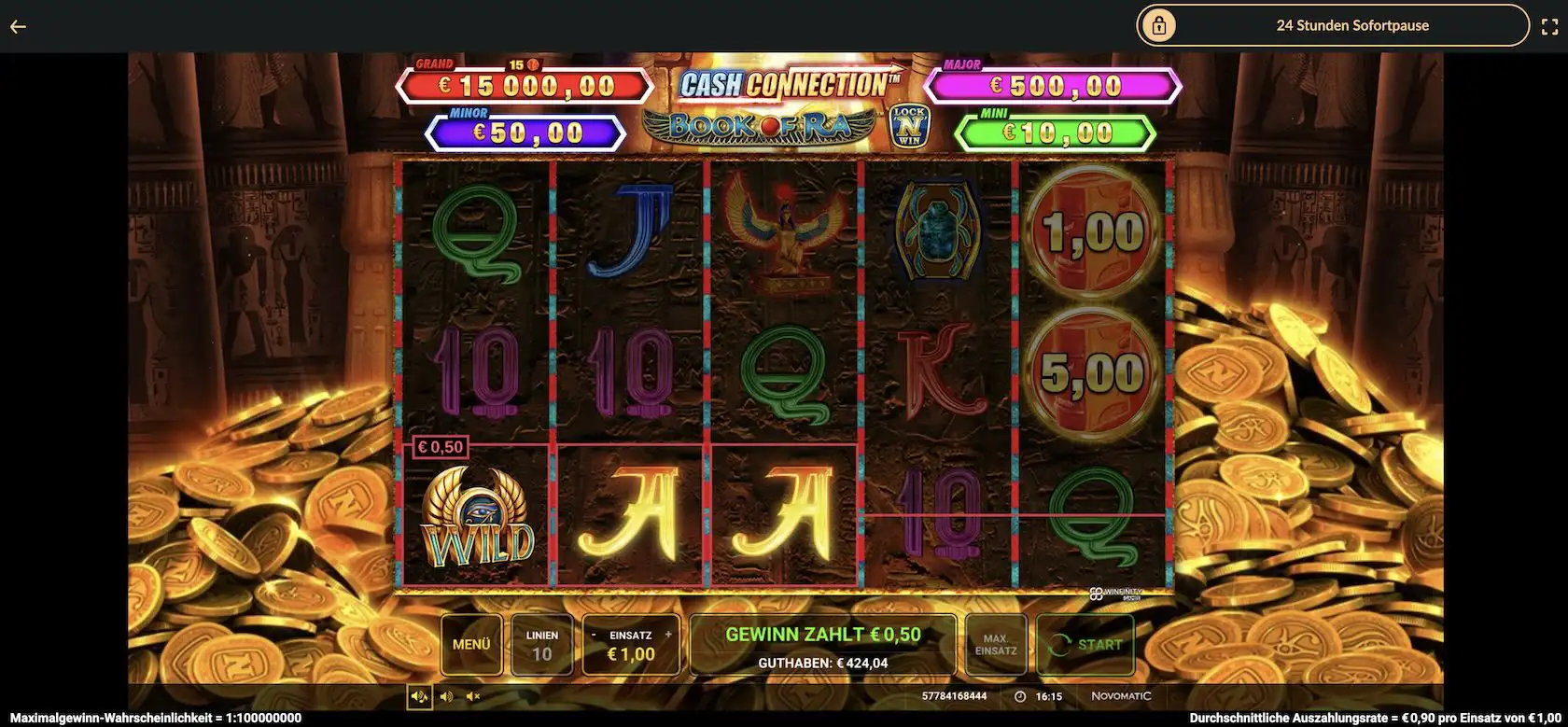
Task: Click the back arrow in the top-left corner
Action: tap(17, 25)
